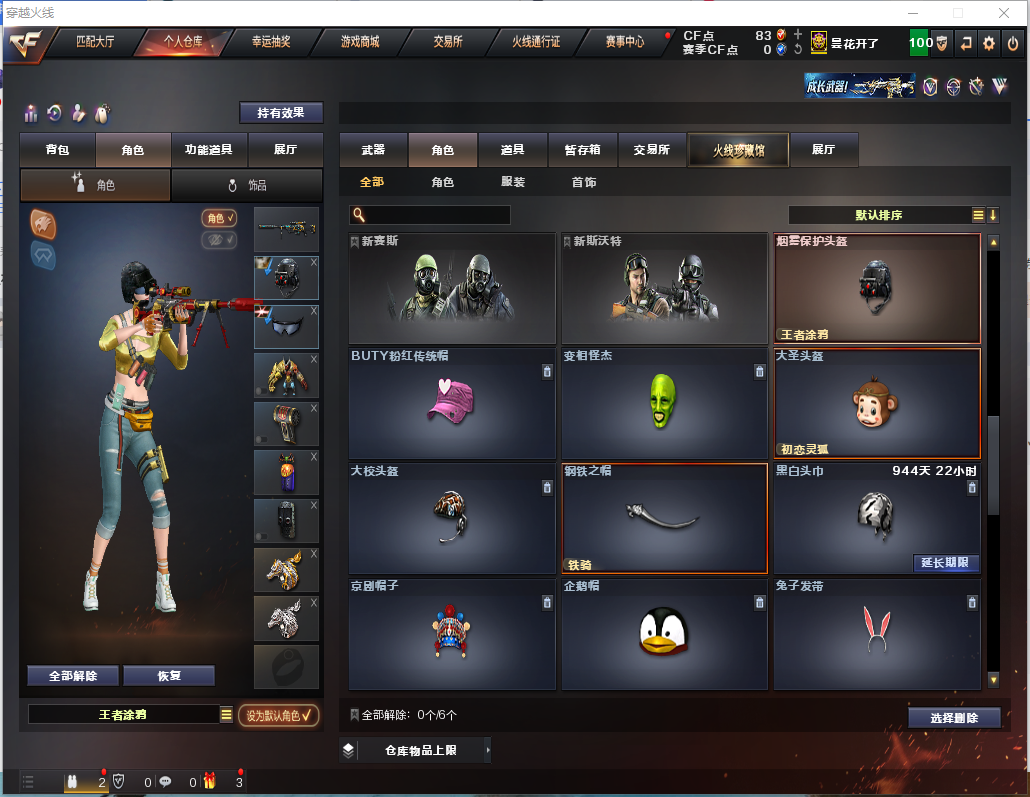The height and width of the screenshot is (797, 1030).
Task: Click 延长期限 to extend 黑白头巾
Action: coord(944,563)
